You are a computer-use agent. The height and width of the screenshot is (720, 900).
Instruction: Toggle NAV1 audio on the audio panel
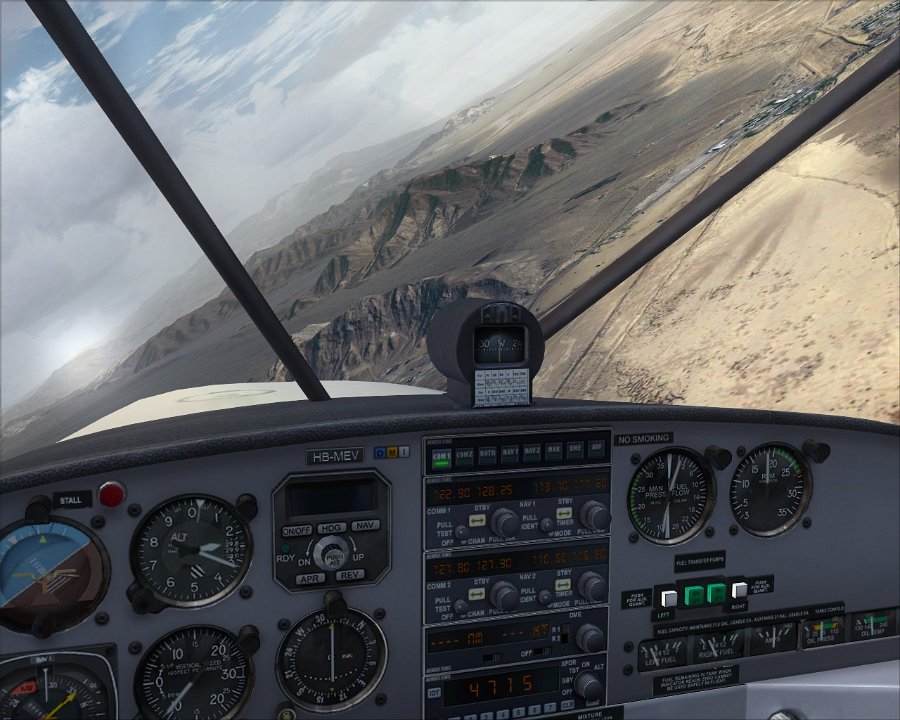509,455
